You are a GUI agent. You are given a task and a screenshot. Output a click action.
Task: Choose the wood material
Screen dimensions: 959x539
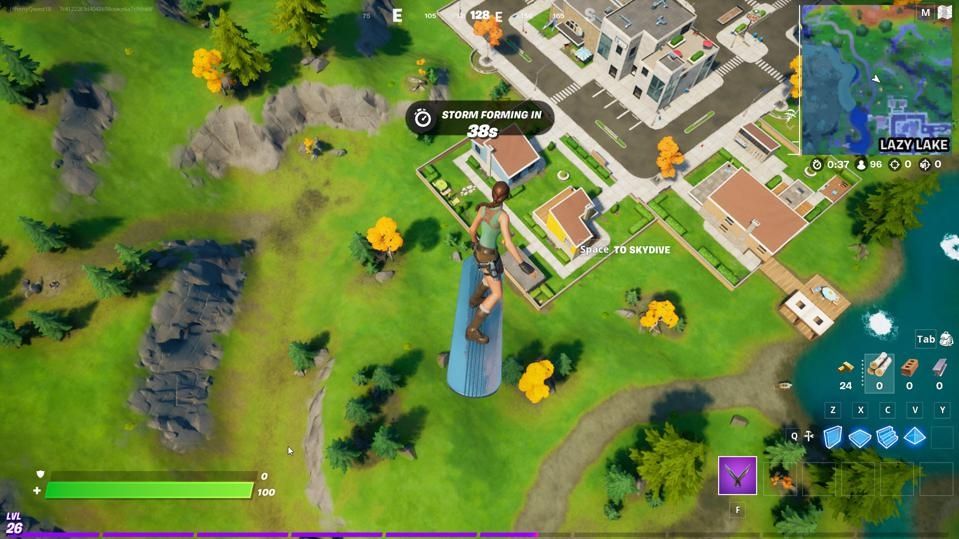pos(879,366)
